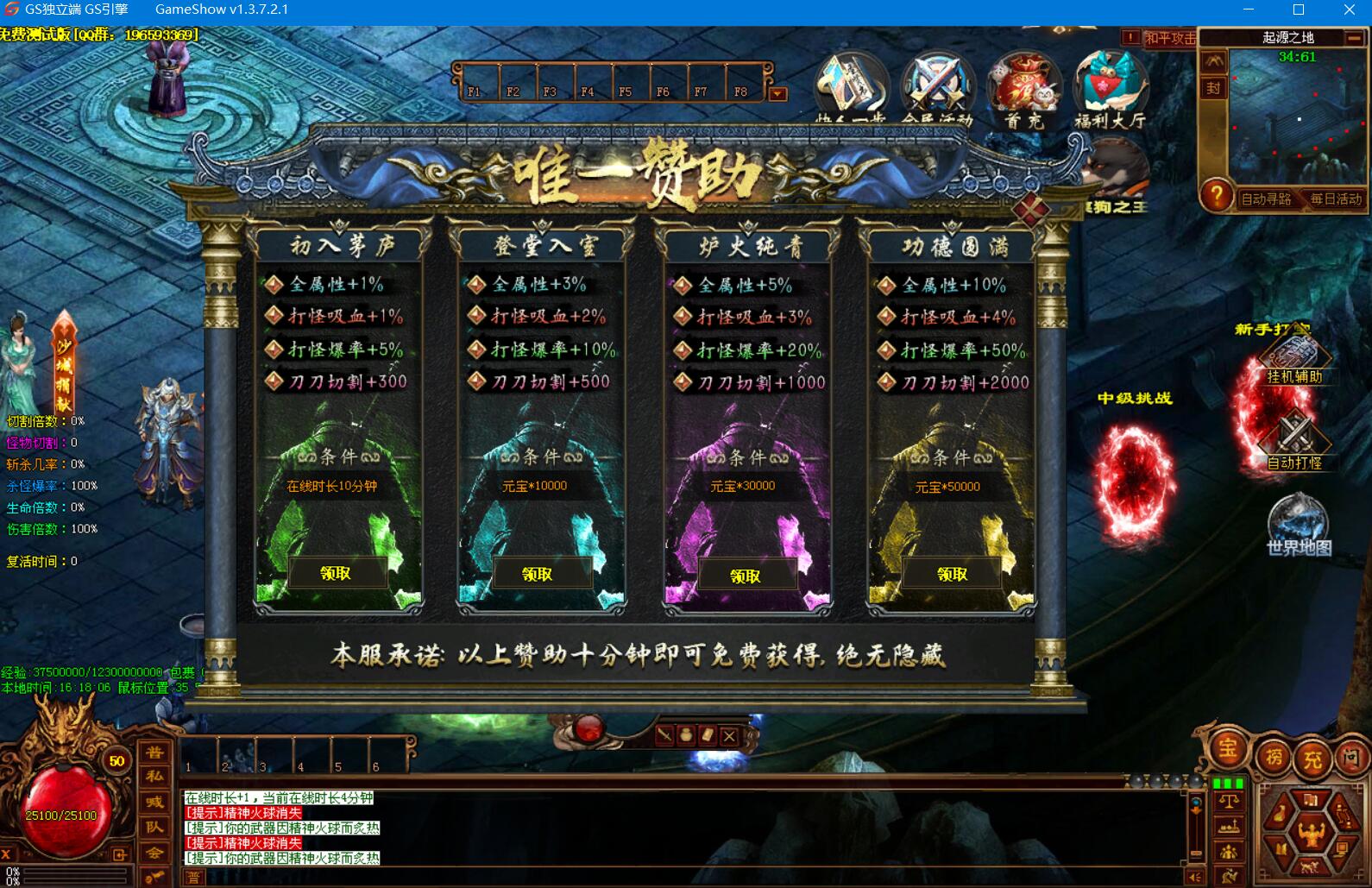Open the 世界地图 world map
1372x888 pixels.
pos(1299,525)
